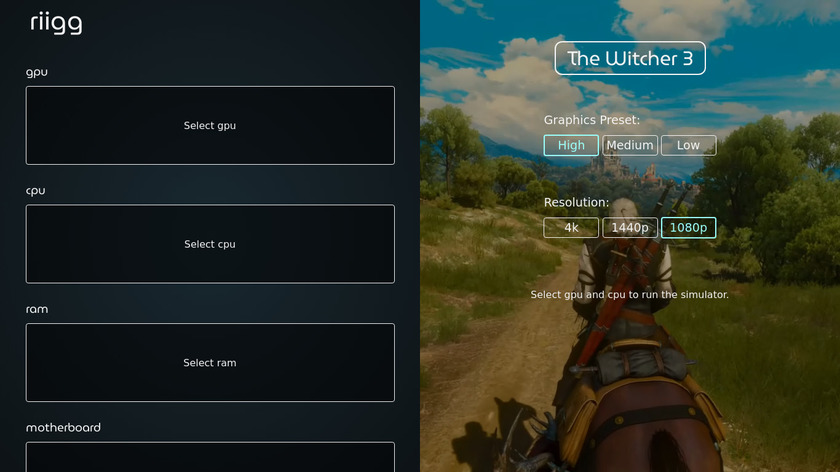Open the Select cpu picker
This screenshot has width=840, height=472.
[x=210, y=244]
